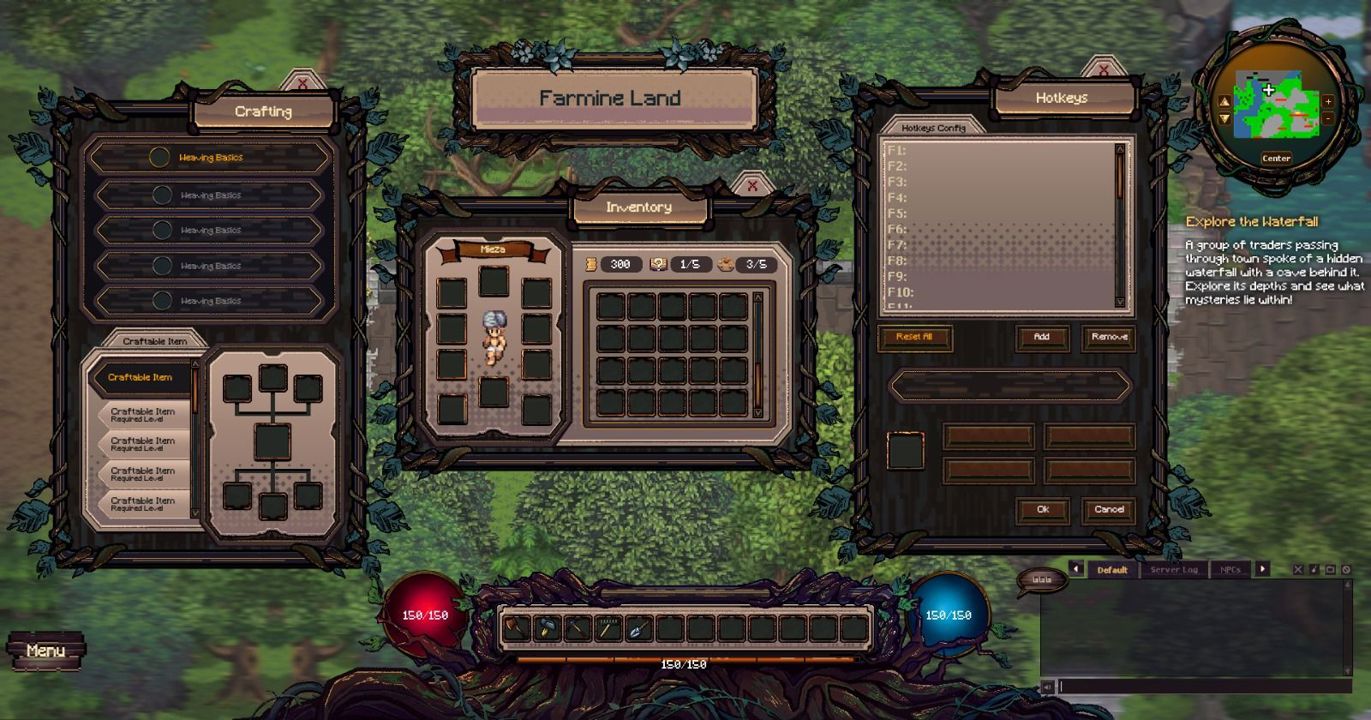Close the Crafting window
This screenshot has width=1371, height=720.
303,80
